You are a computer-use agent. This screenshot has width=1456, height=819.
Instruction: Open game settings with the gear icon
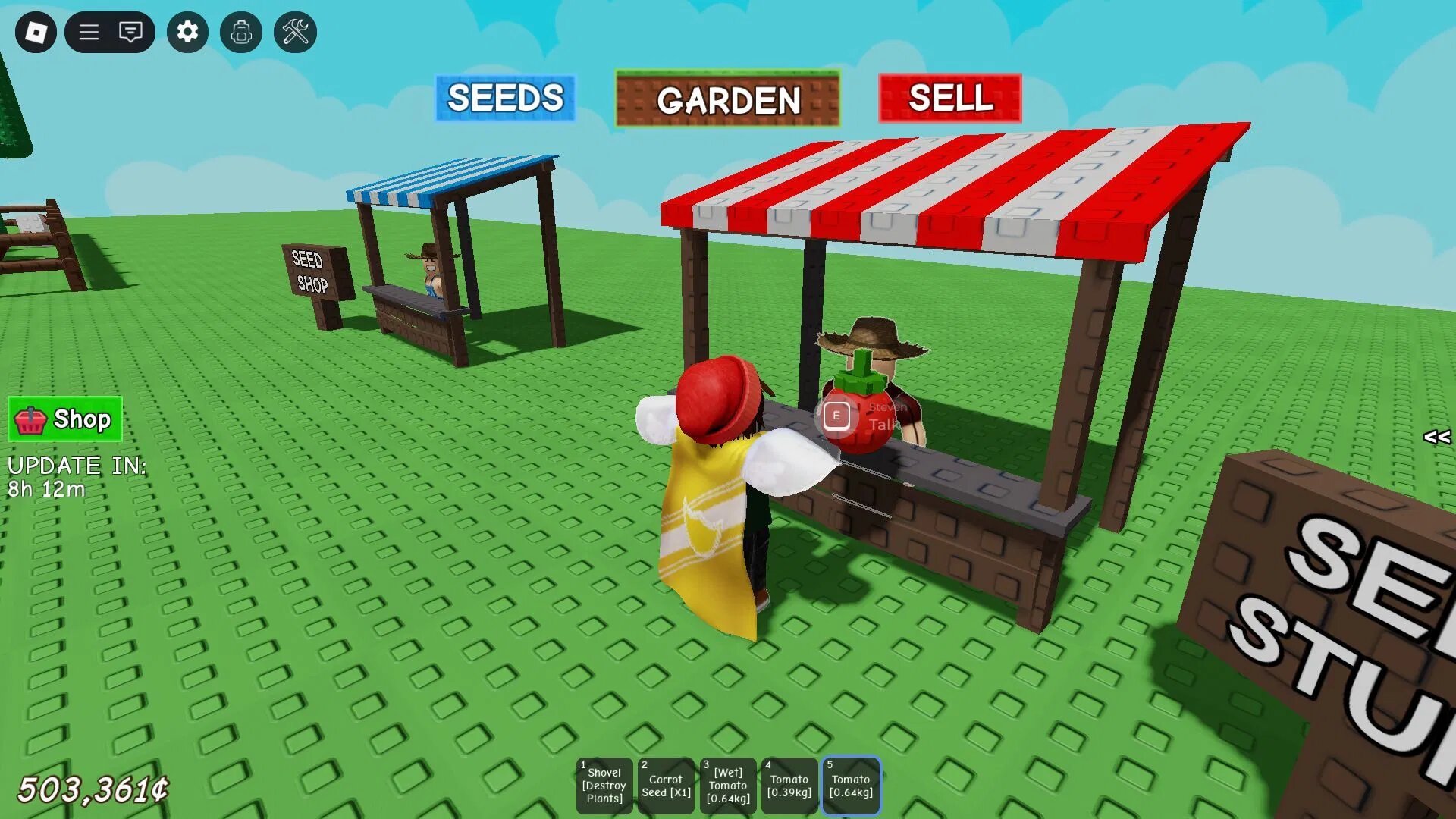click(187, 33)
